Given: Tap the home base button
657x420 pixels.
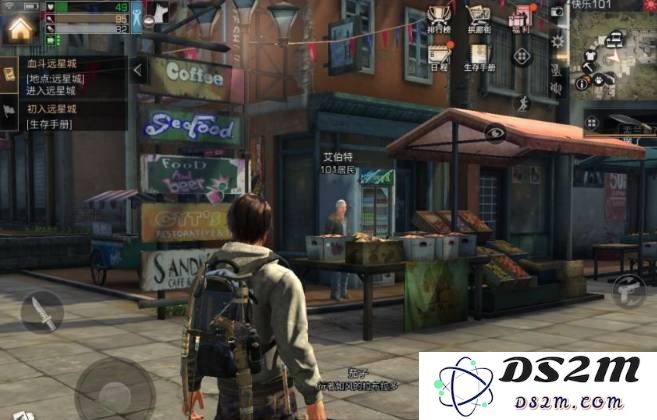Looking at the screenshot, I should click(19, 27).
